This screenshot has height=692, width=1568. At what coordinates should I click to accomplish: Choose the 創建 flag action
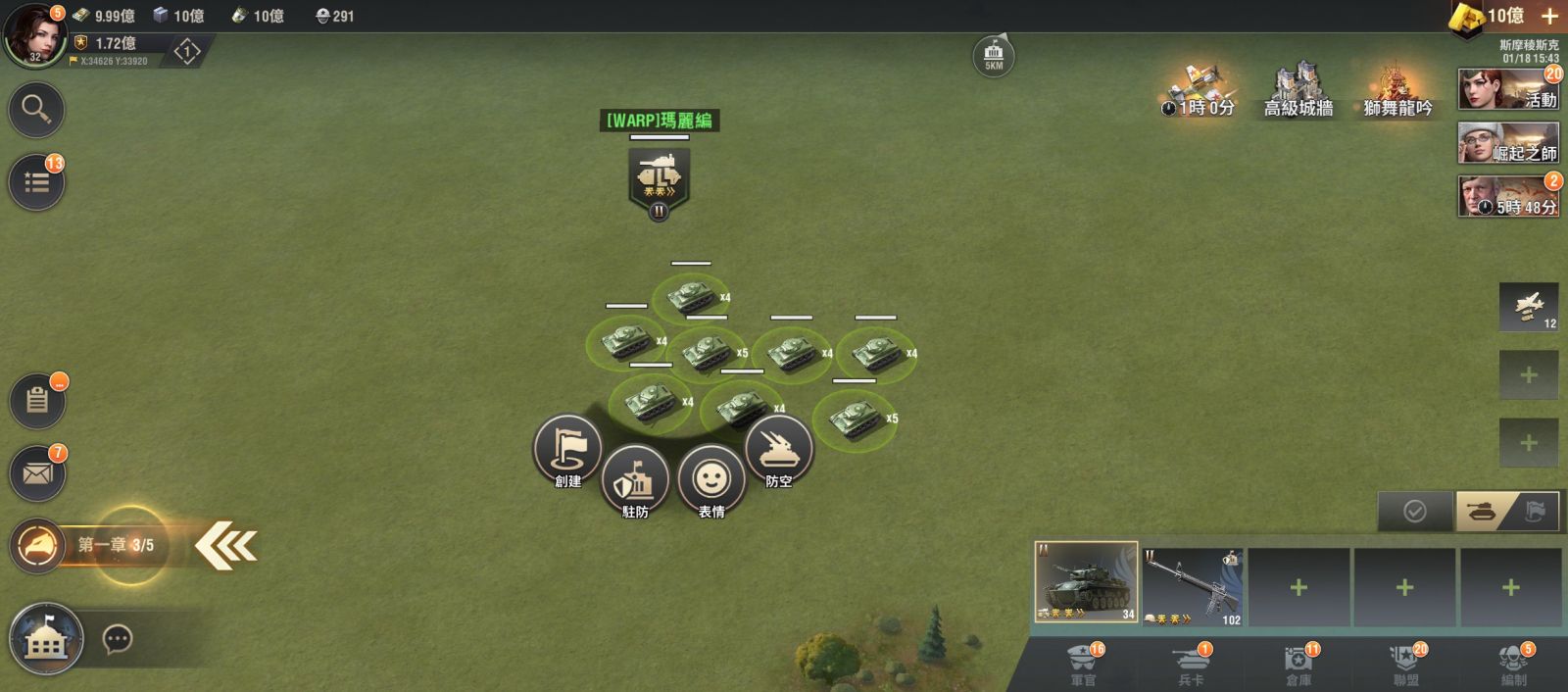[x=567, y=451]
